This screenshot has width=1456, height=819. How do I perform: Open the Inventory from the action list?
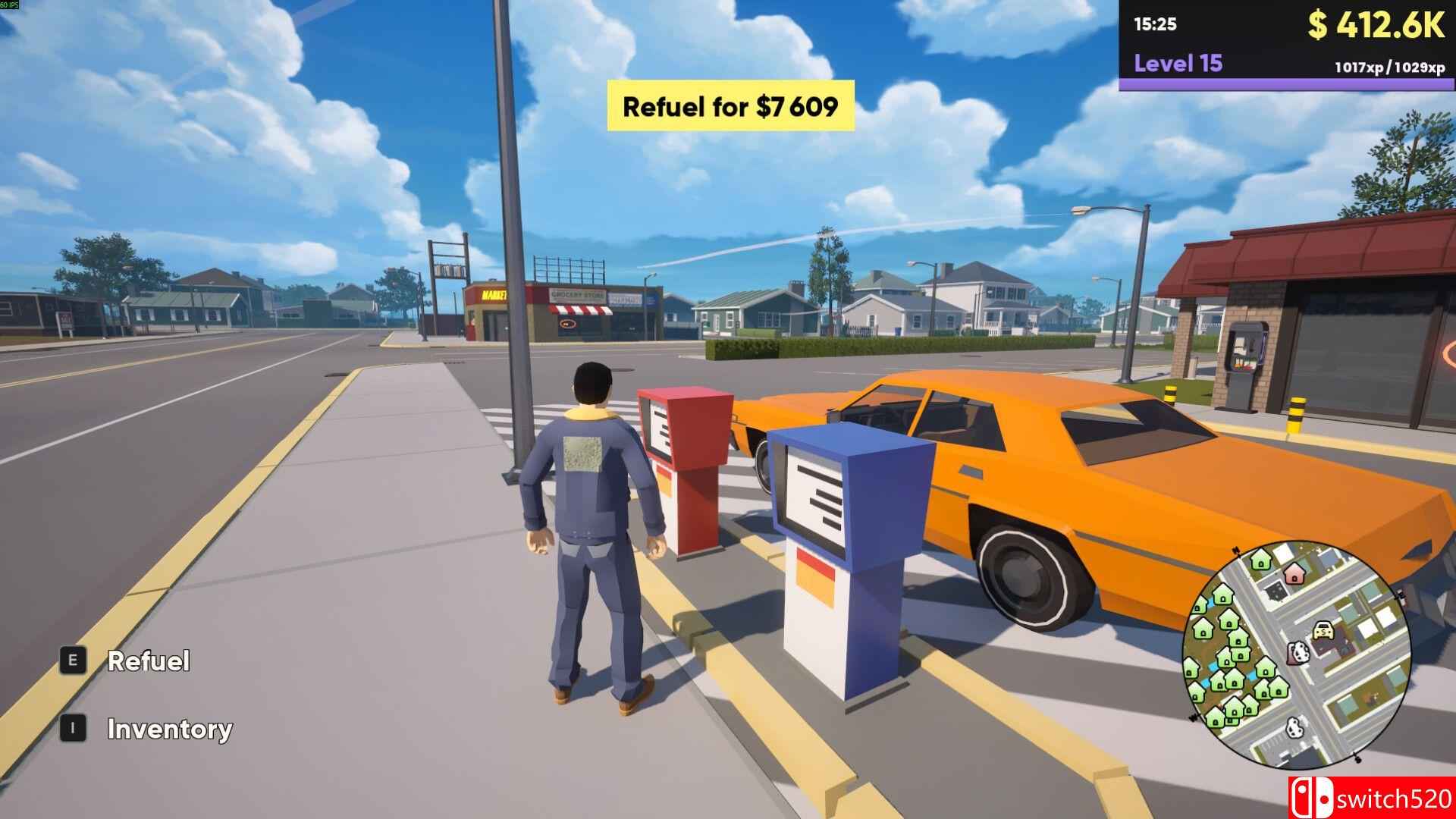[170, 729]
